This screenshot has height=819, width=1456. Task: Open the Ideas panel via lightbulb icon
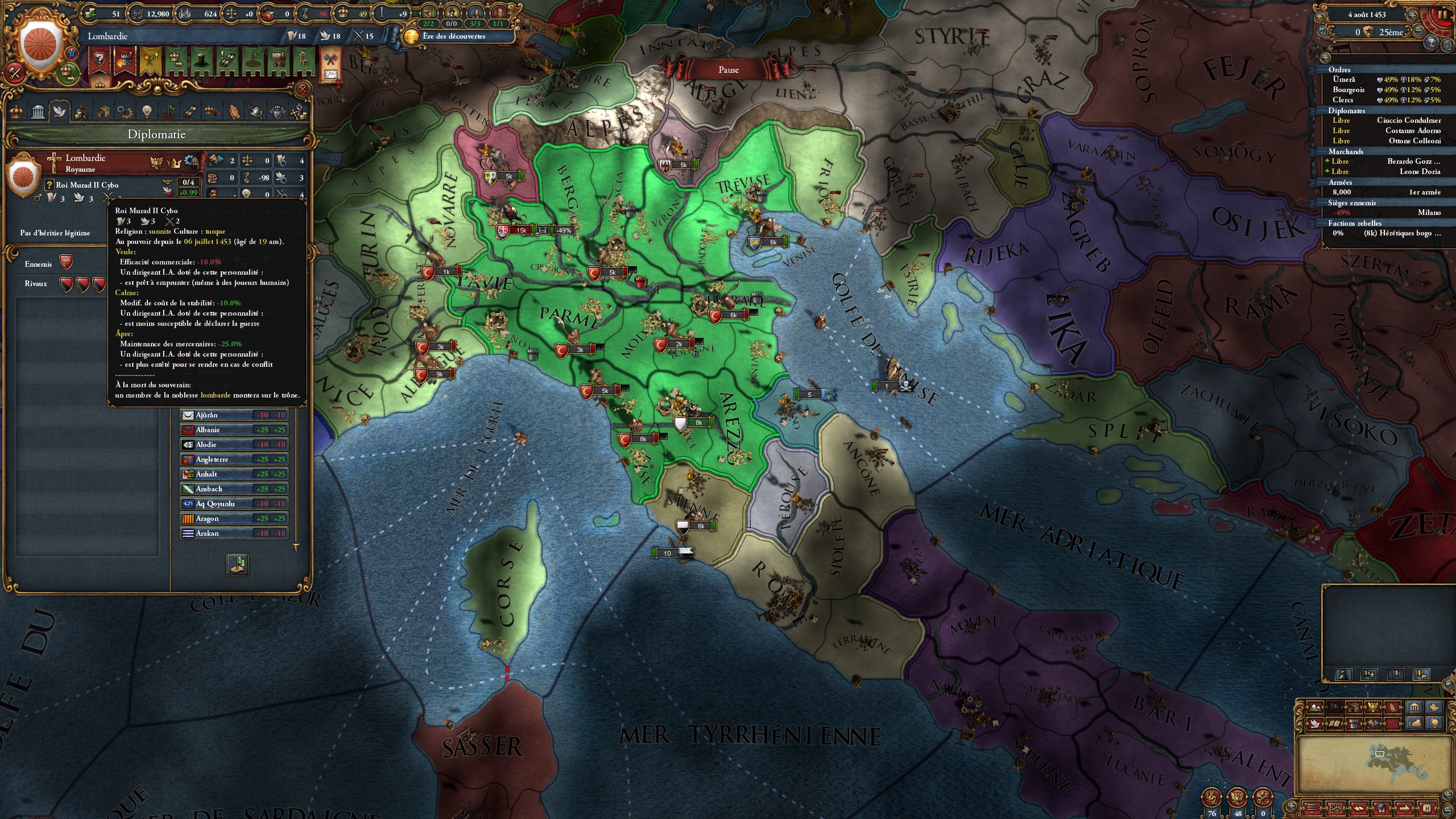pos(147,113)
